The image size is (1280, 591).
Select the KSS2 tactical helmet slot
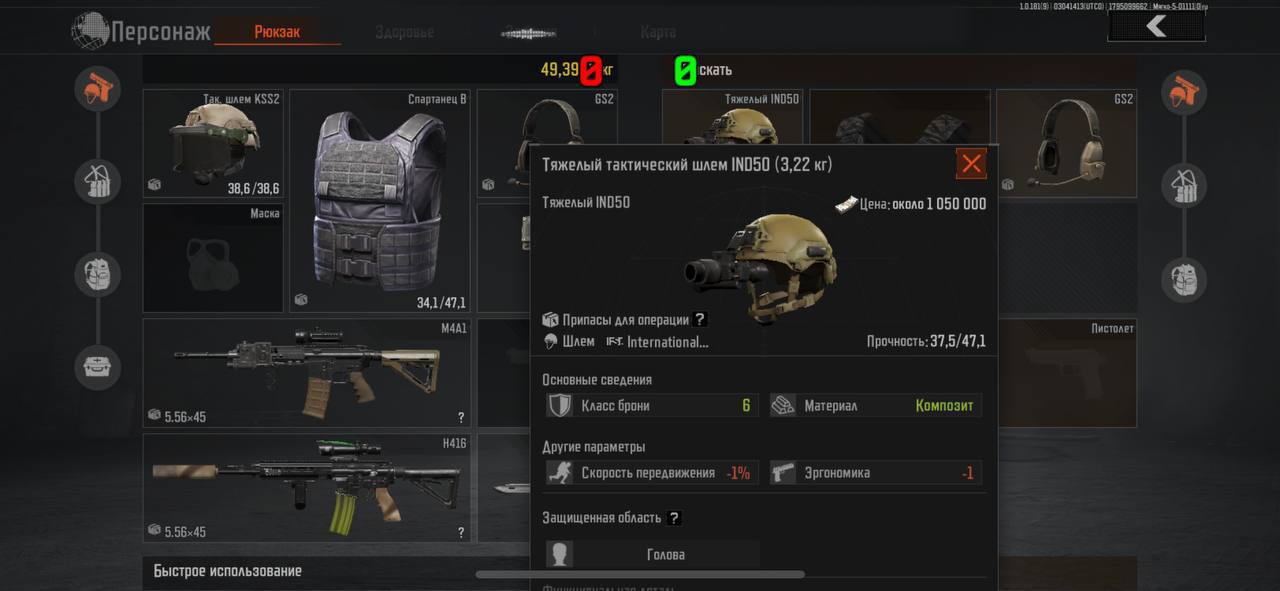213,143
